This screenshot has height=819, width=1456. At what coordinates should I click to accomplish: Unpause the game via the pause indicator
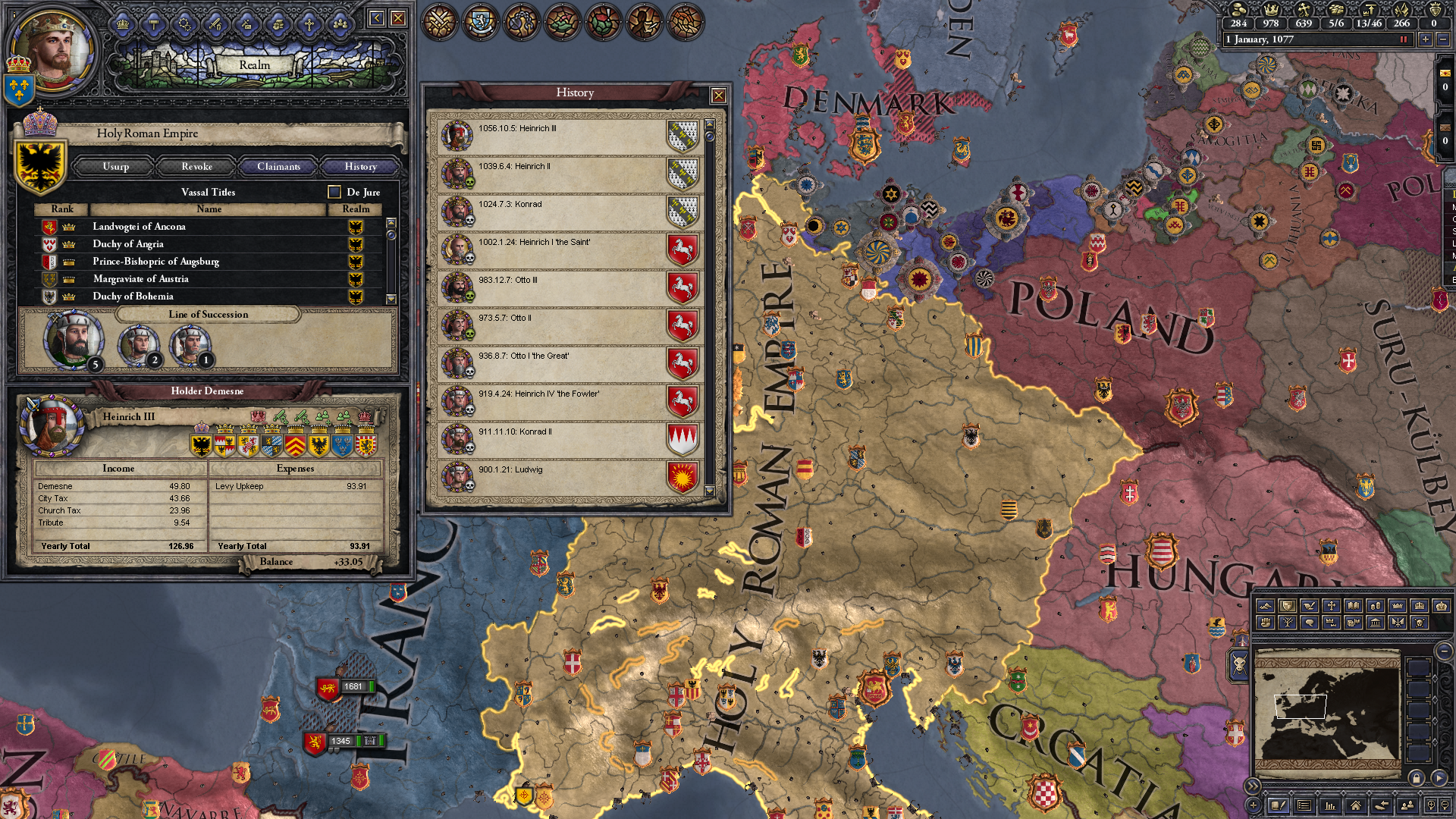(1403, 39)
